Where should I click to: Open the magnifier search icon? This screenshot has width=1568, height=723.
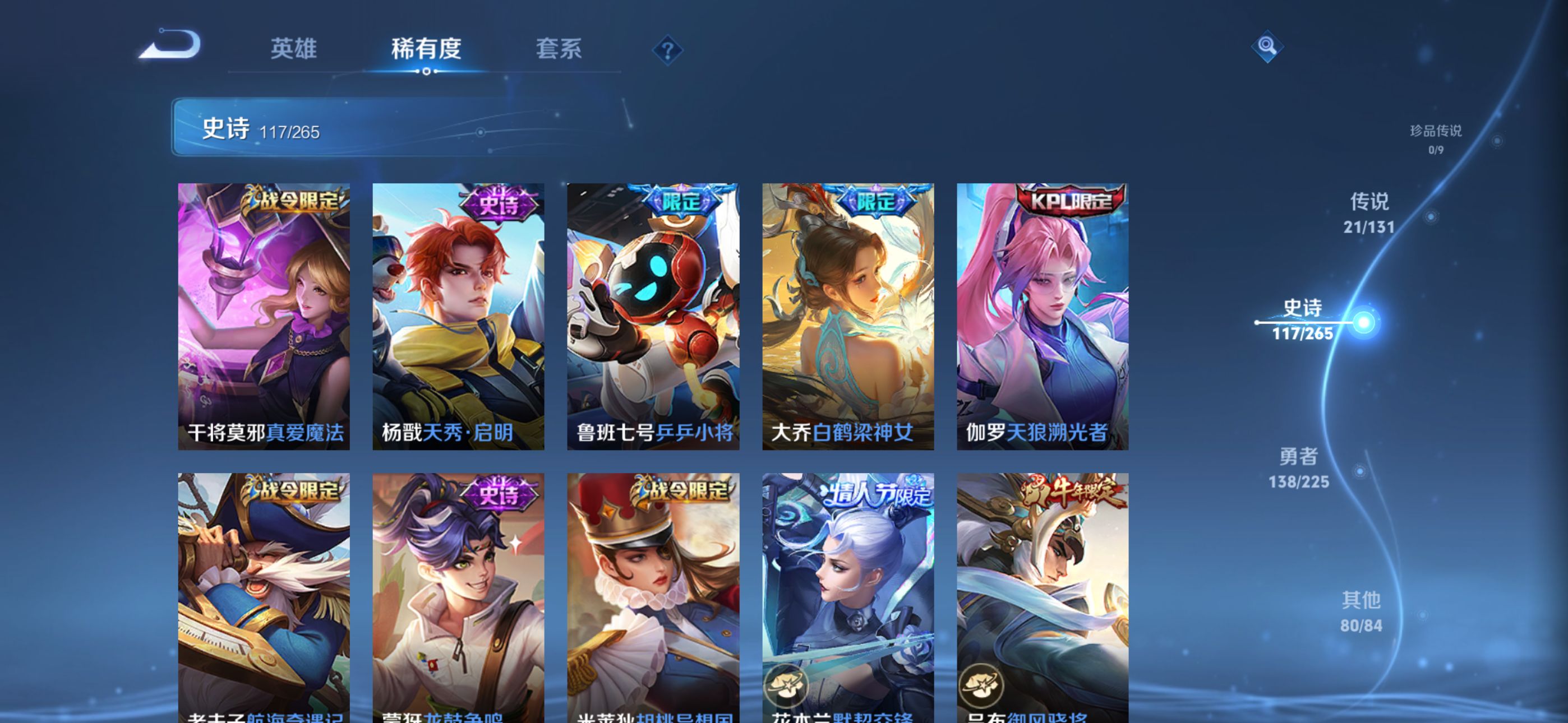coord(1267,47)
